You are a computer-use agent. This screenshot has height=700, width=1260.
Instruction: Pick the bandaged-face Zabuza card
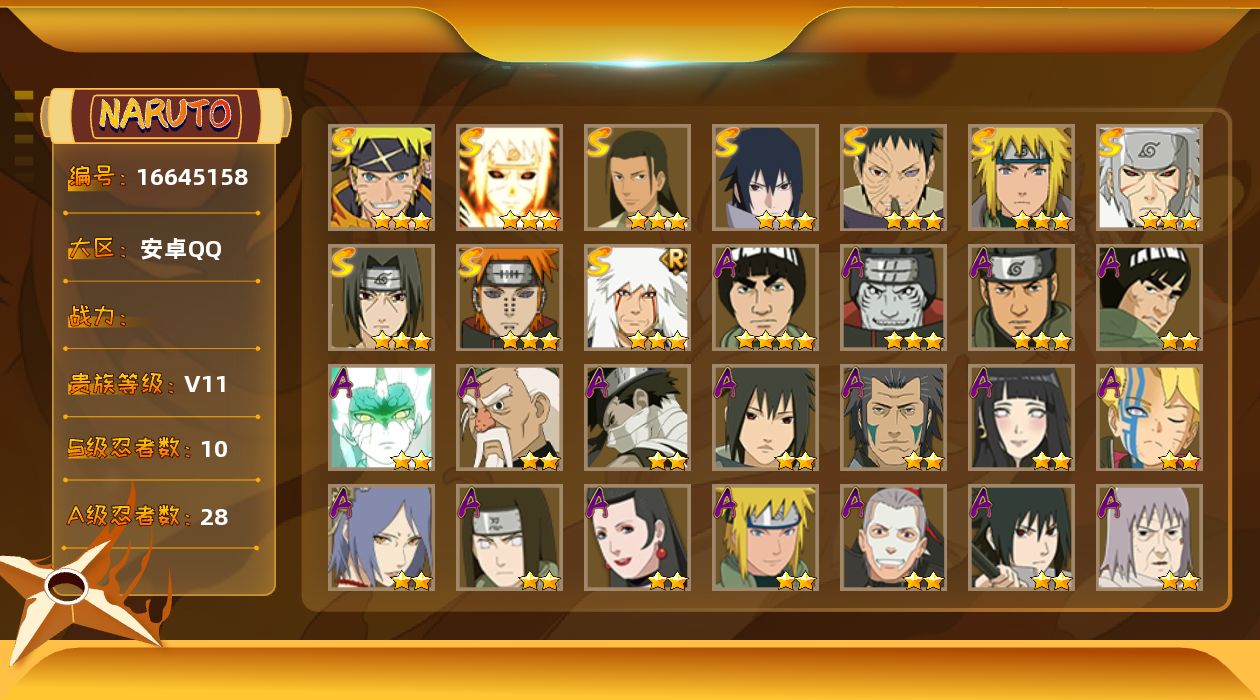point(637,418)
